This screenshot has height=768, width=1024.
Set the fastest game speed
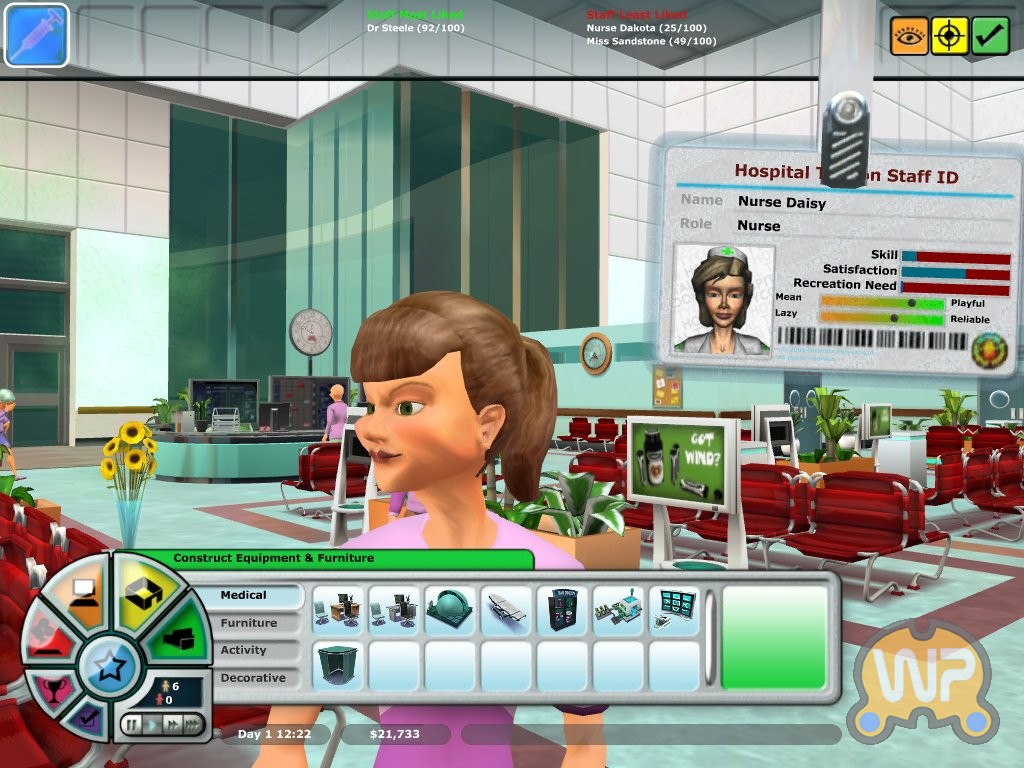pos(192,723)
